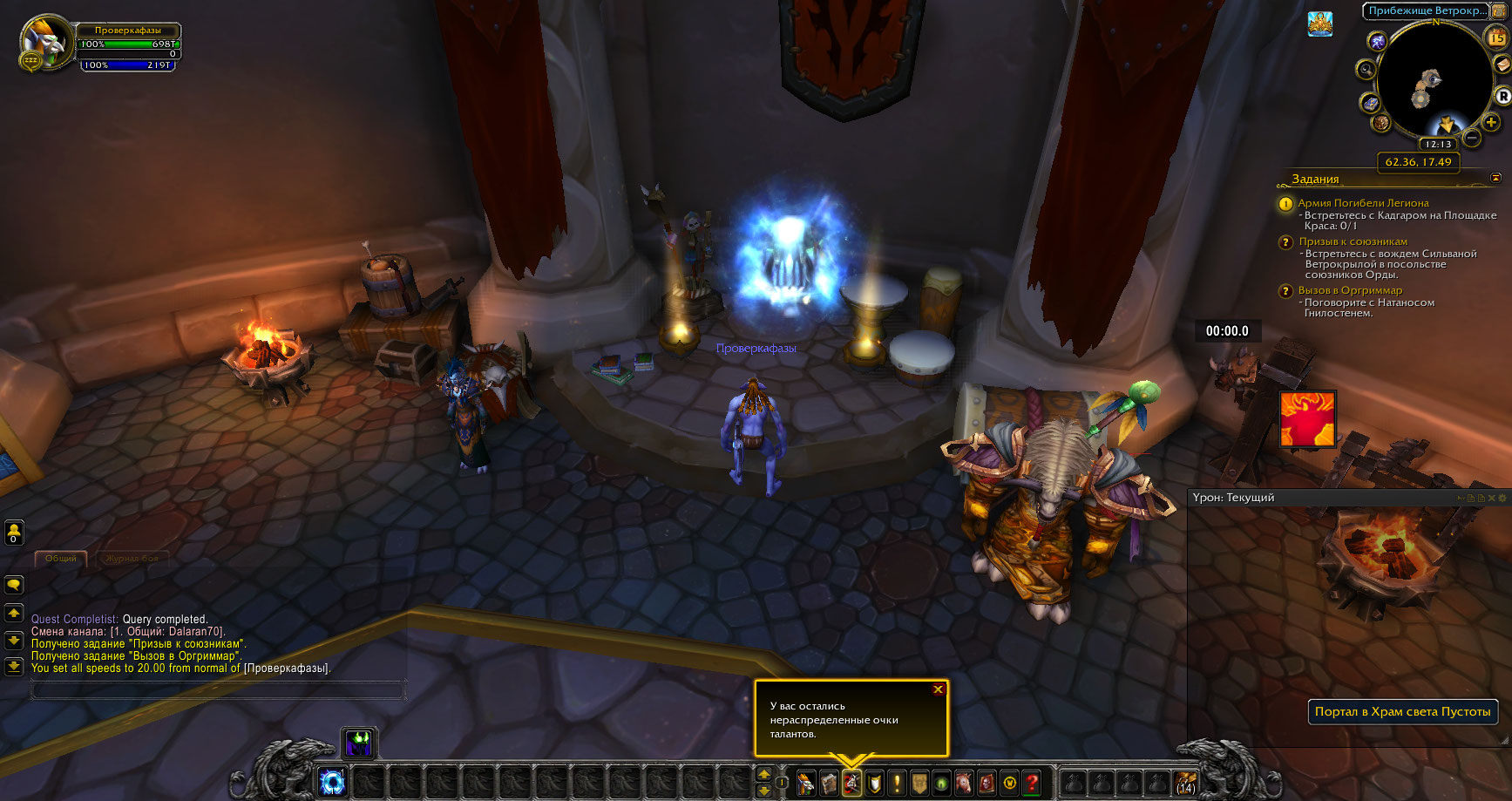Close the unspent talent points tooltip
The image size is (1512, 801).
point(938,689)
